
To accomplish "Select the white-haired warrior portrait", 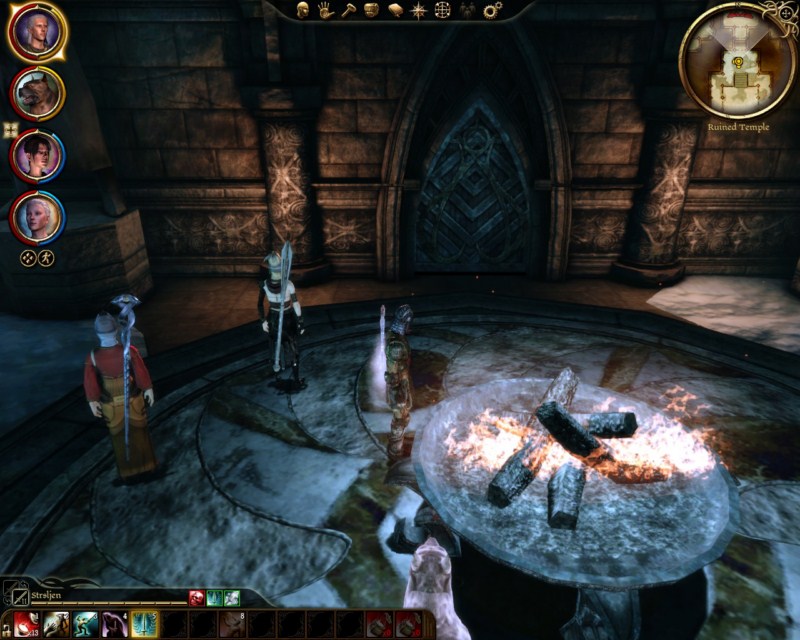I will [x=37, y=33].
